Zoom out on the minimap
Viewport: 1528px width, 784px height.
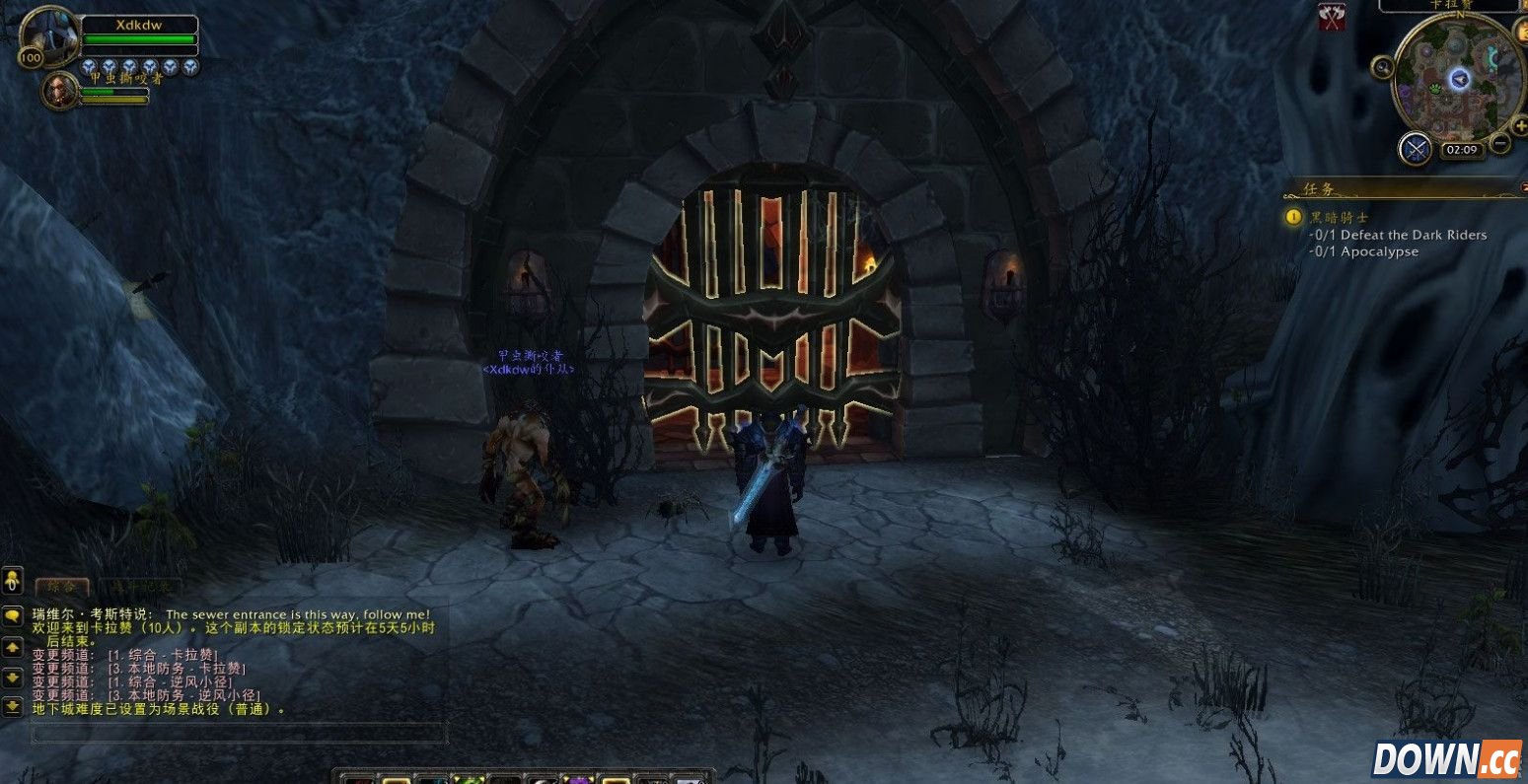(1500, 144)
